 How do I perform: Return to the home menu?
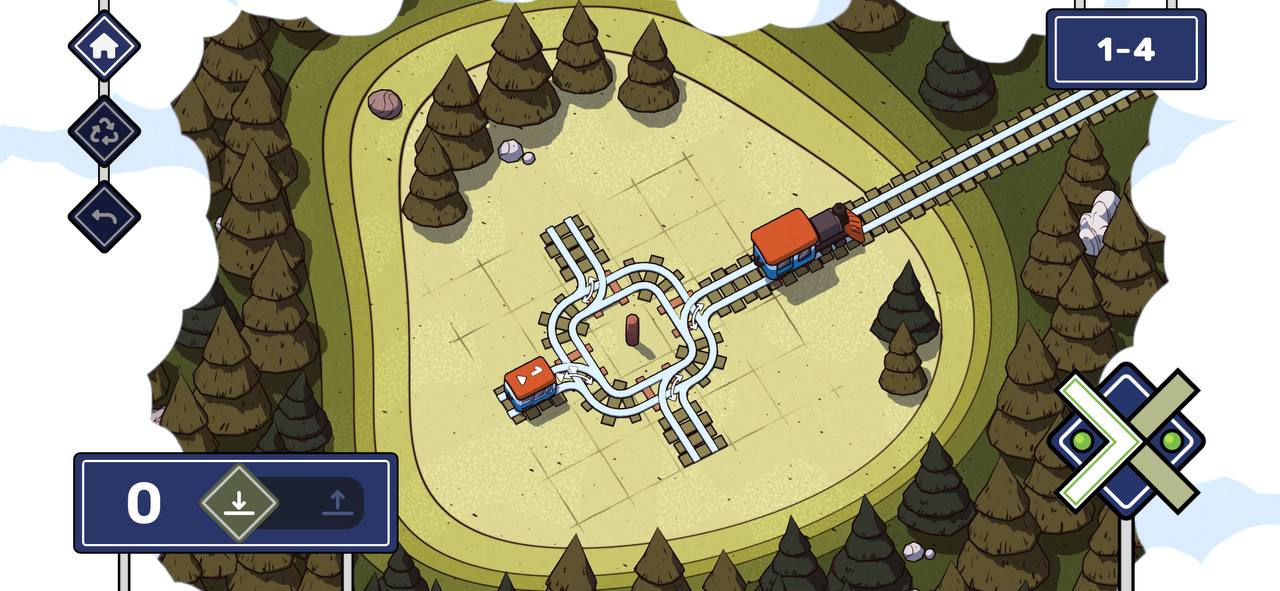click(x=104, y=46)
